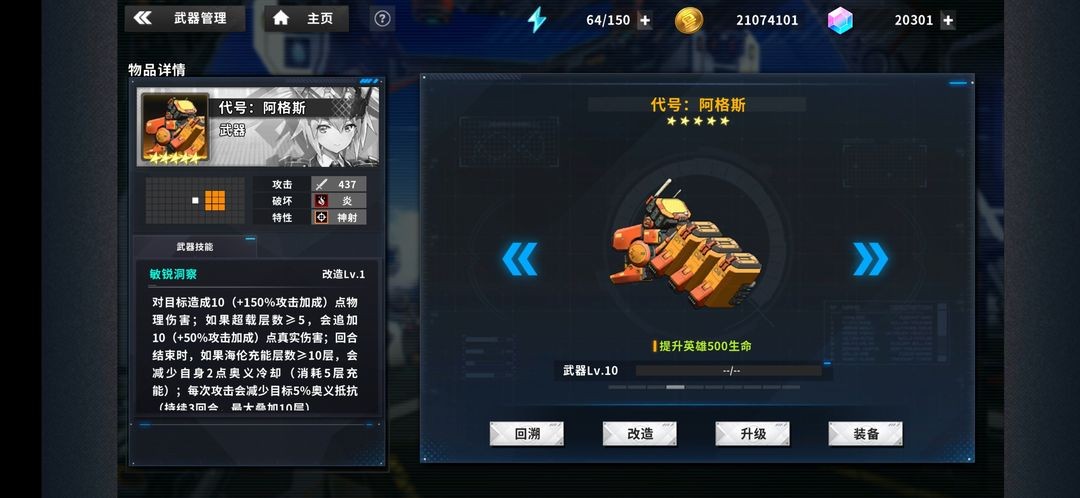Click the 阿格斯 weapon thumbnail
Screen dimensions: 1080x498
click(175, 127)
